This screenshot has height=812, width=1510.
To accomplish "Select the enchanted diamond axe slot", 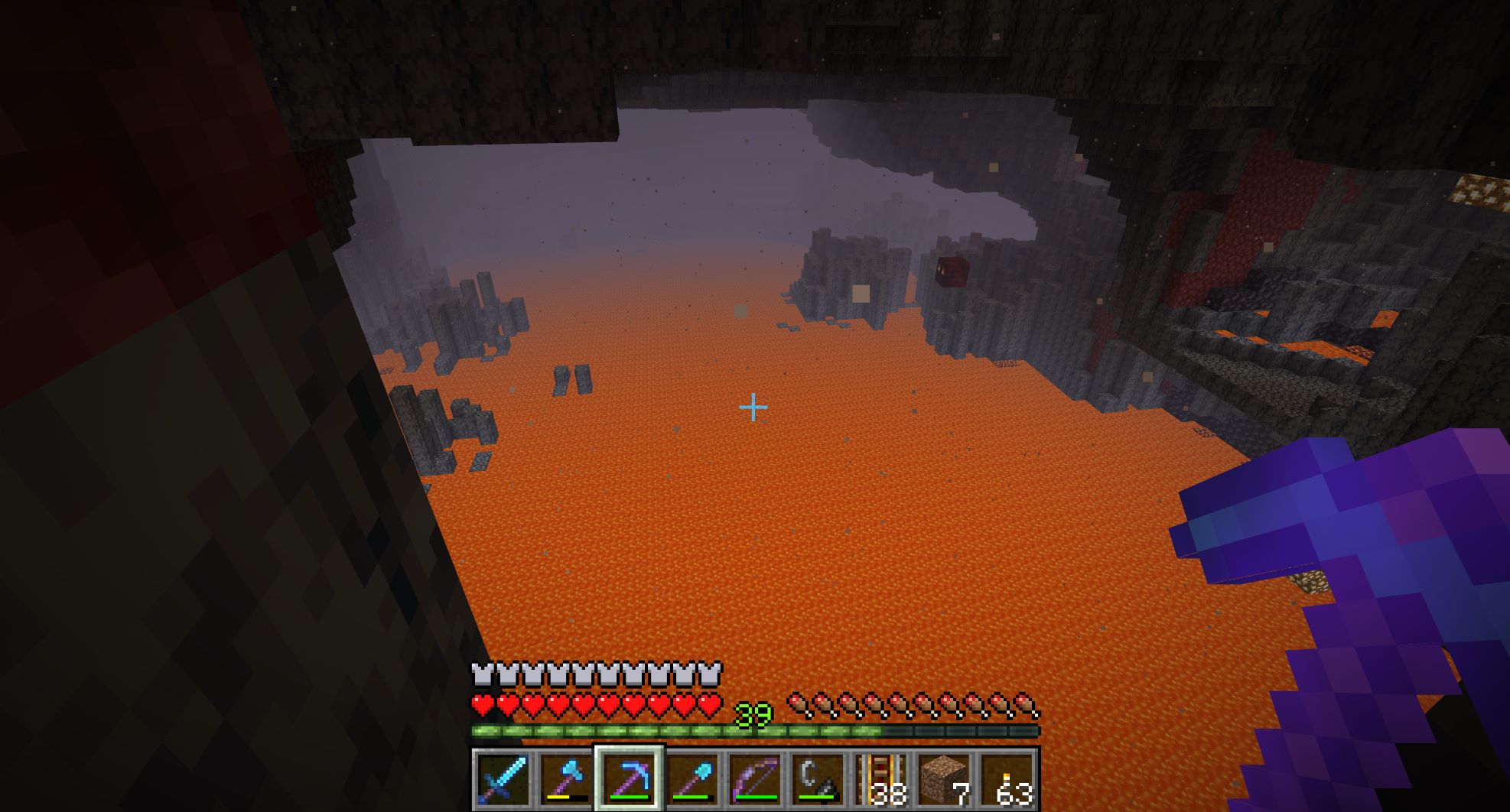I will click(x=565, y=779).
